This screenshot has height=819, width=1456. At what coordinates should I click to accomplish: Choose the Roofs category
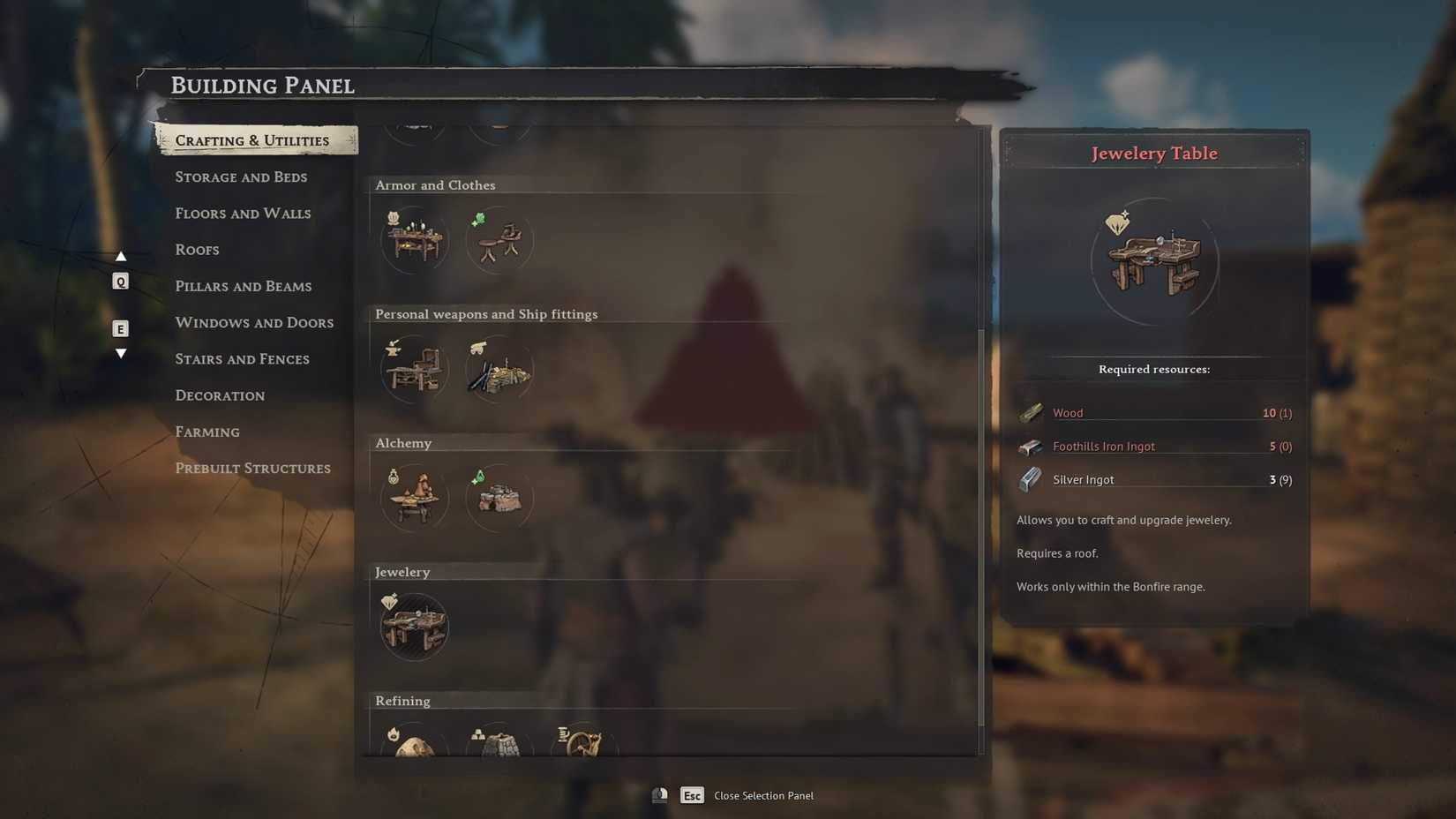tap(197, 250)
